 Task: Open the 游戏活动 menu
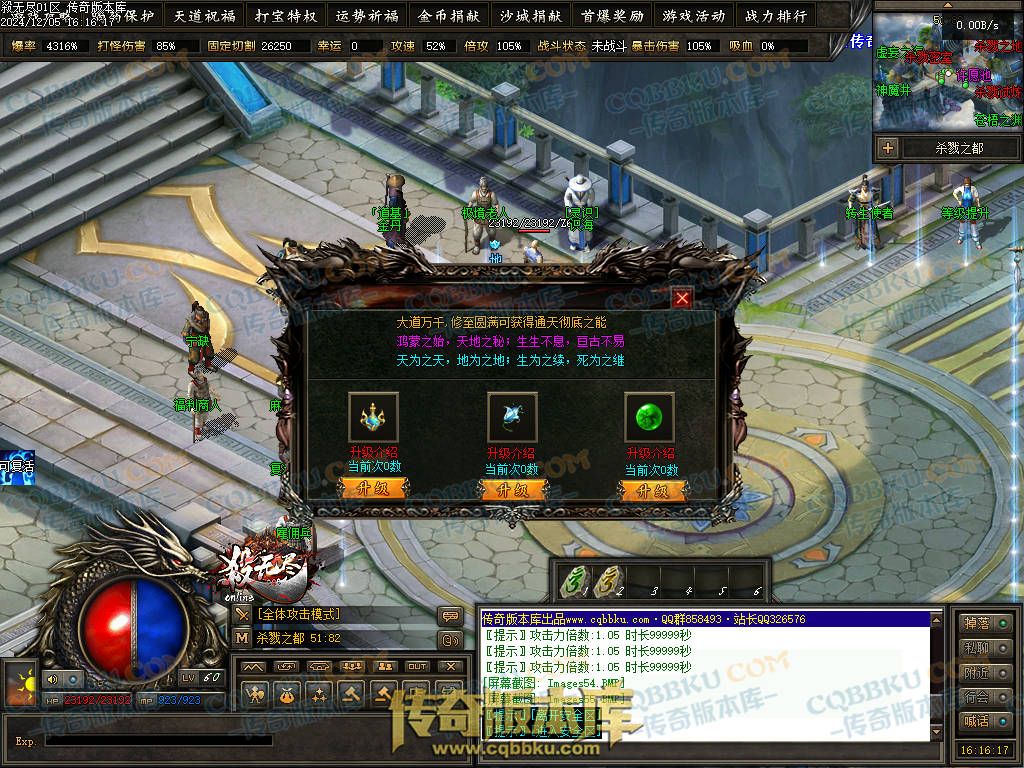(693, 16)
